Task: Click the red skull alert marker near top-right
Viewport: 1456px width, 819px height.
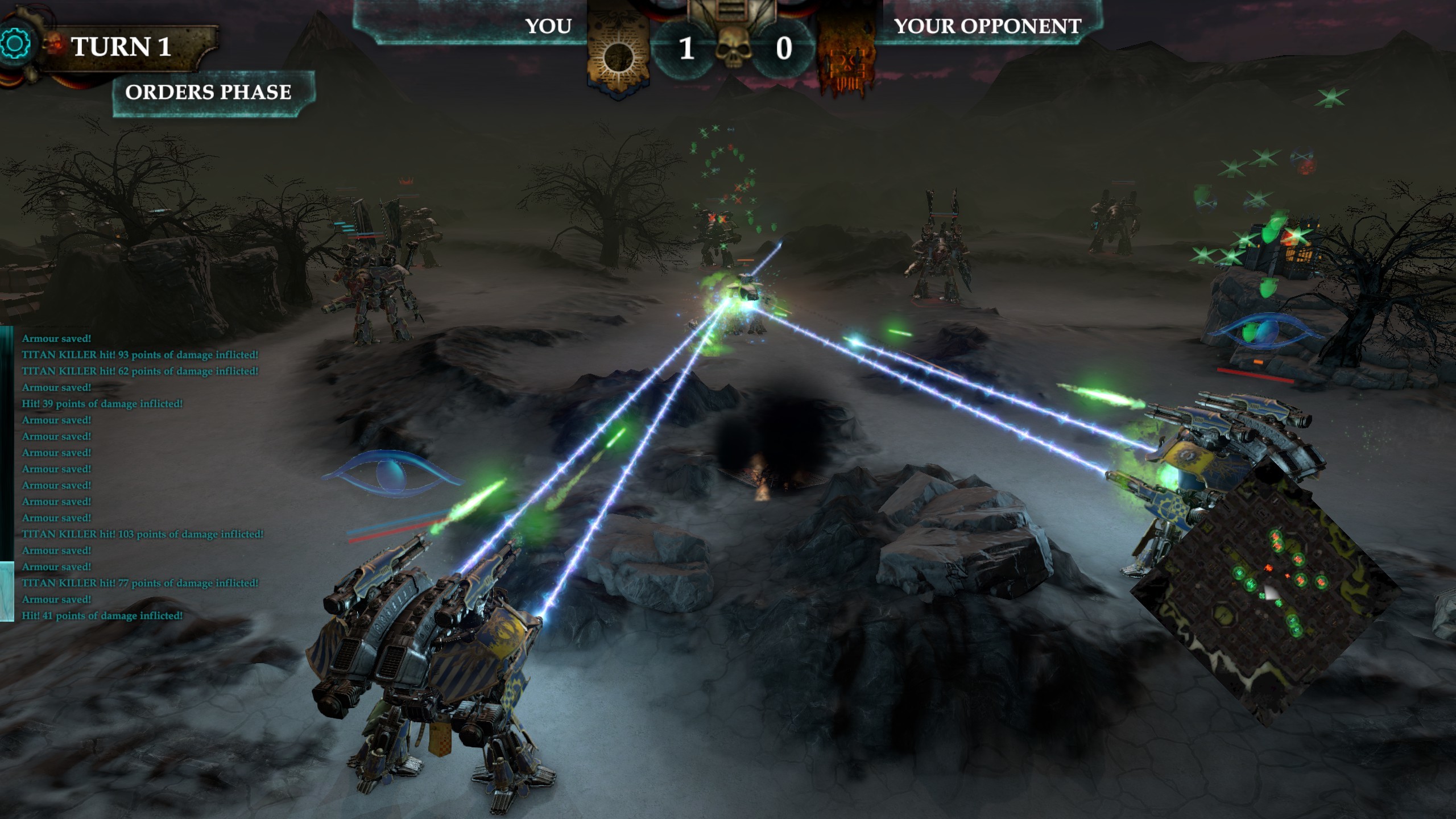Action: [x=1304, y=165]
